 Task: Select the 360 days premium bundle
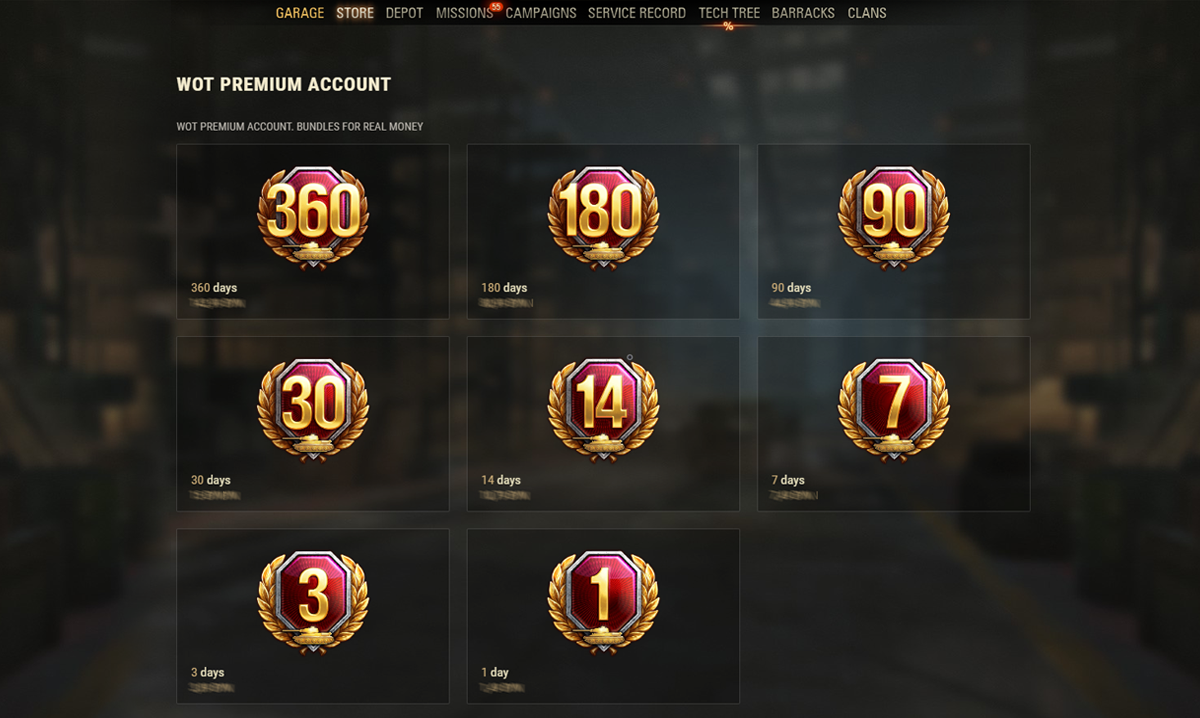(313, 231)
